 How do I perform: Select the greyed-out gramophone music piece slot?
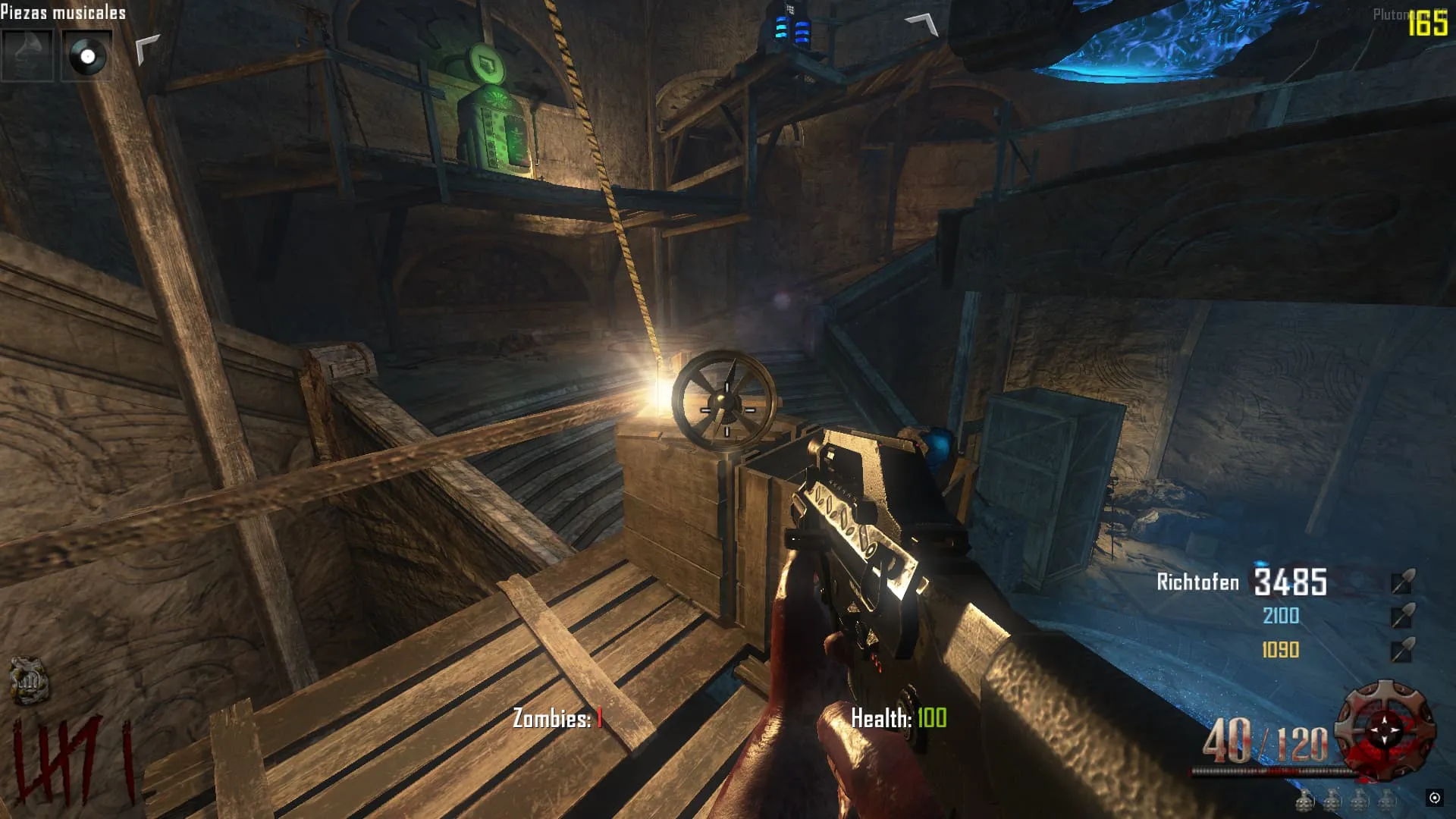[27, 55]
